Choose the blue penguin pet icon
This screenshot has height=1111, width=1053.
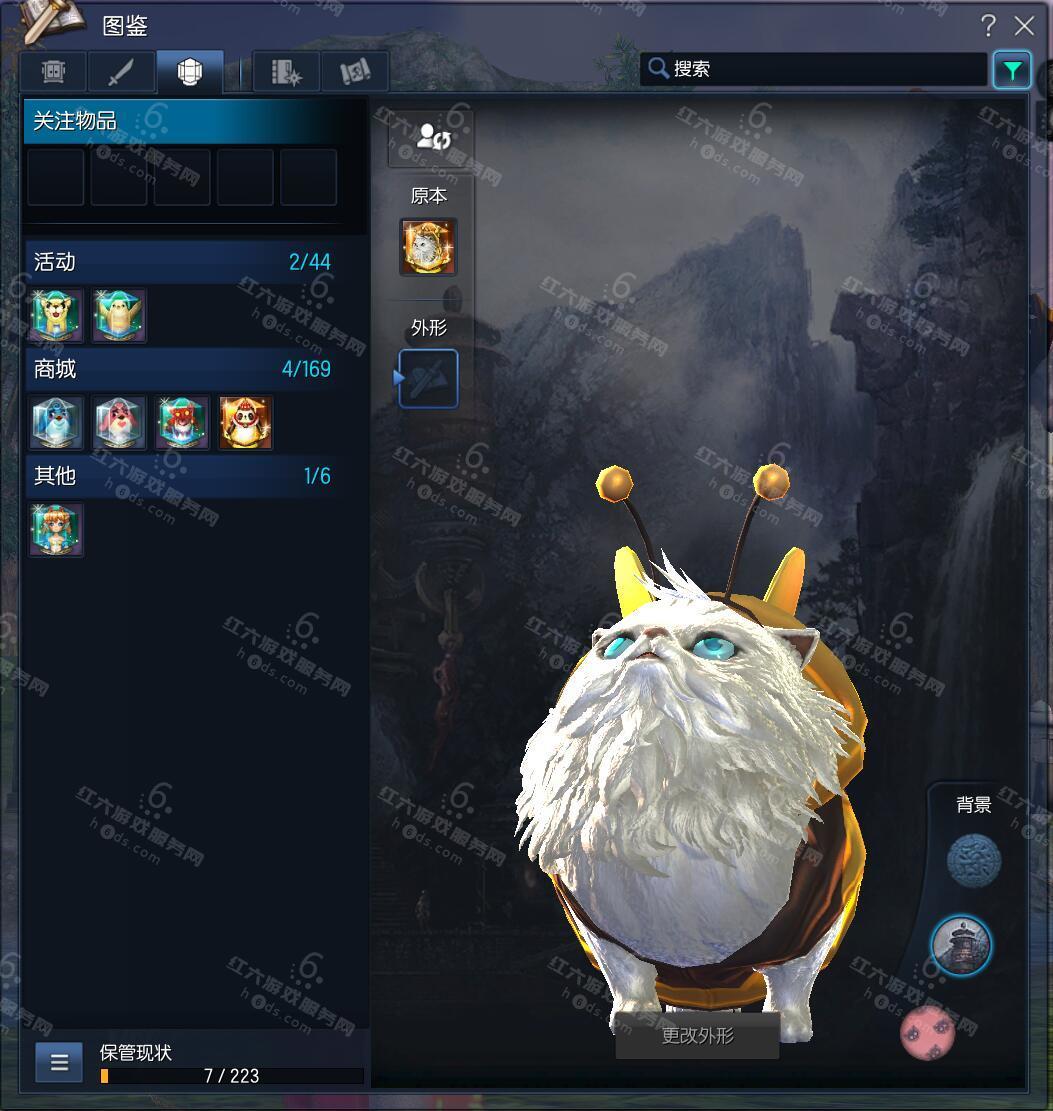[x=57, y=423]
